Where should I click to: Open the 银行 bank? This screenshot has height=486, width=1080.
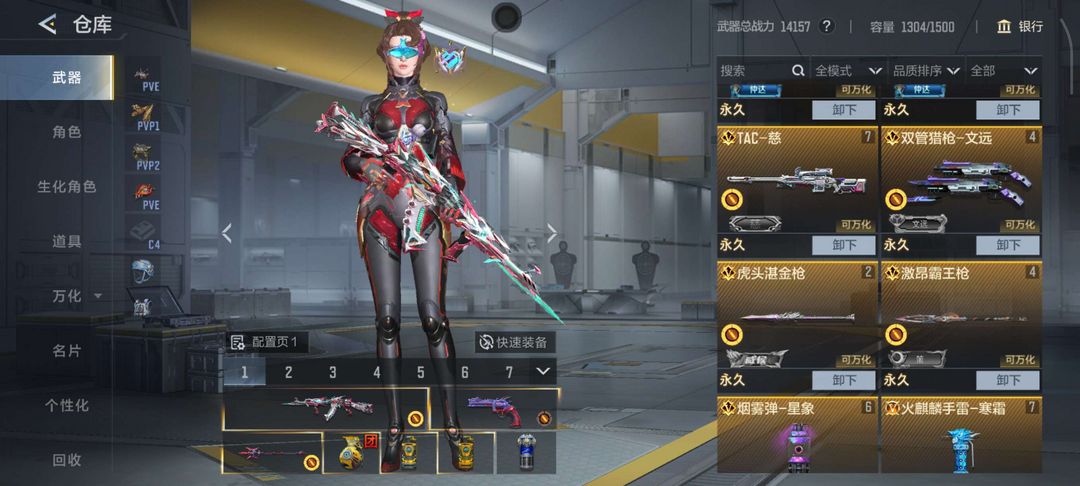[1020, 26]
